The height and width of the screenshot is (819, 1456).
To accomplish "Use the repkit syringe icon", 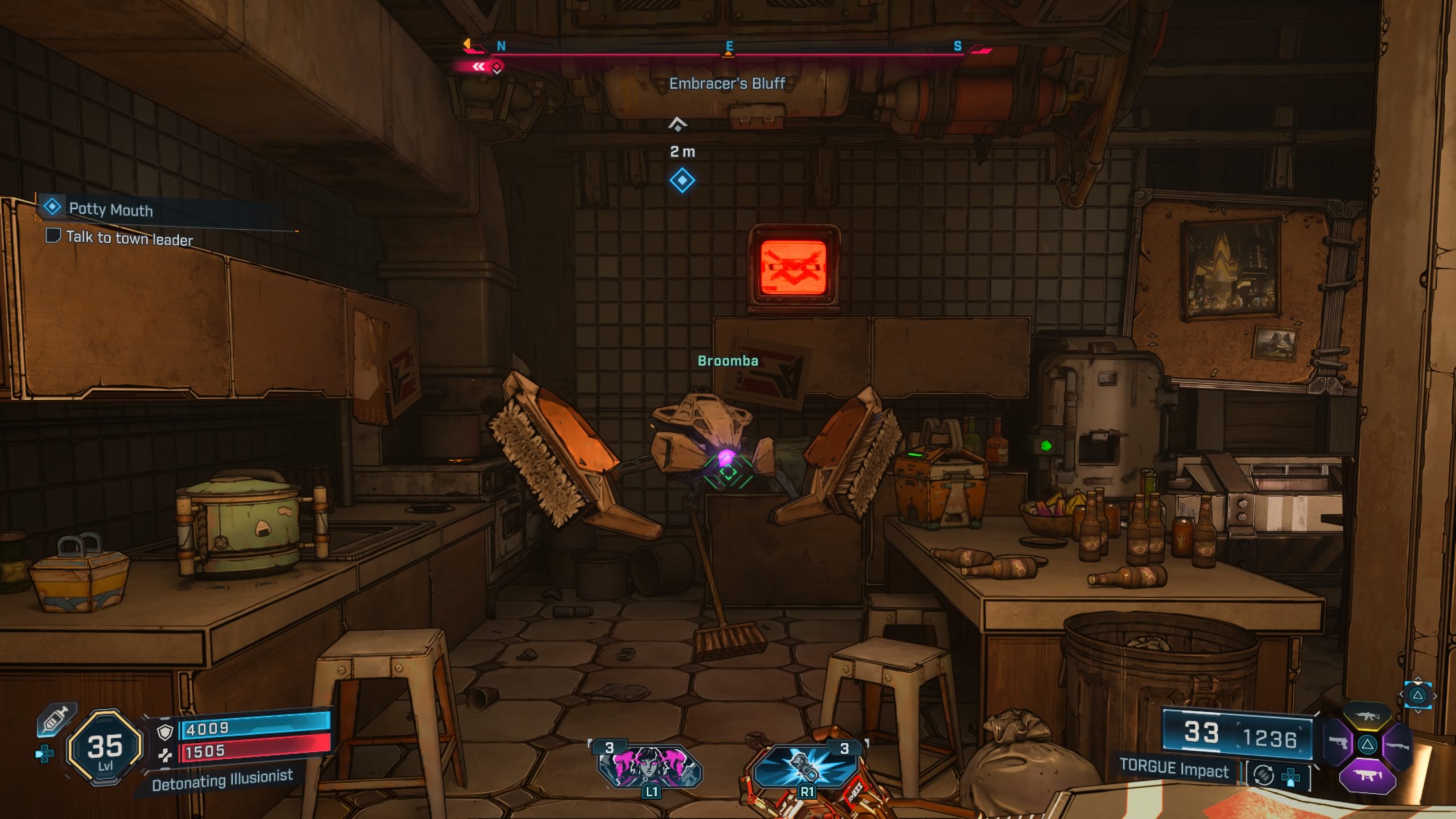I will coord(56,720).
